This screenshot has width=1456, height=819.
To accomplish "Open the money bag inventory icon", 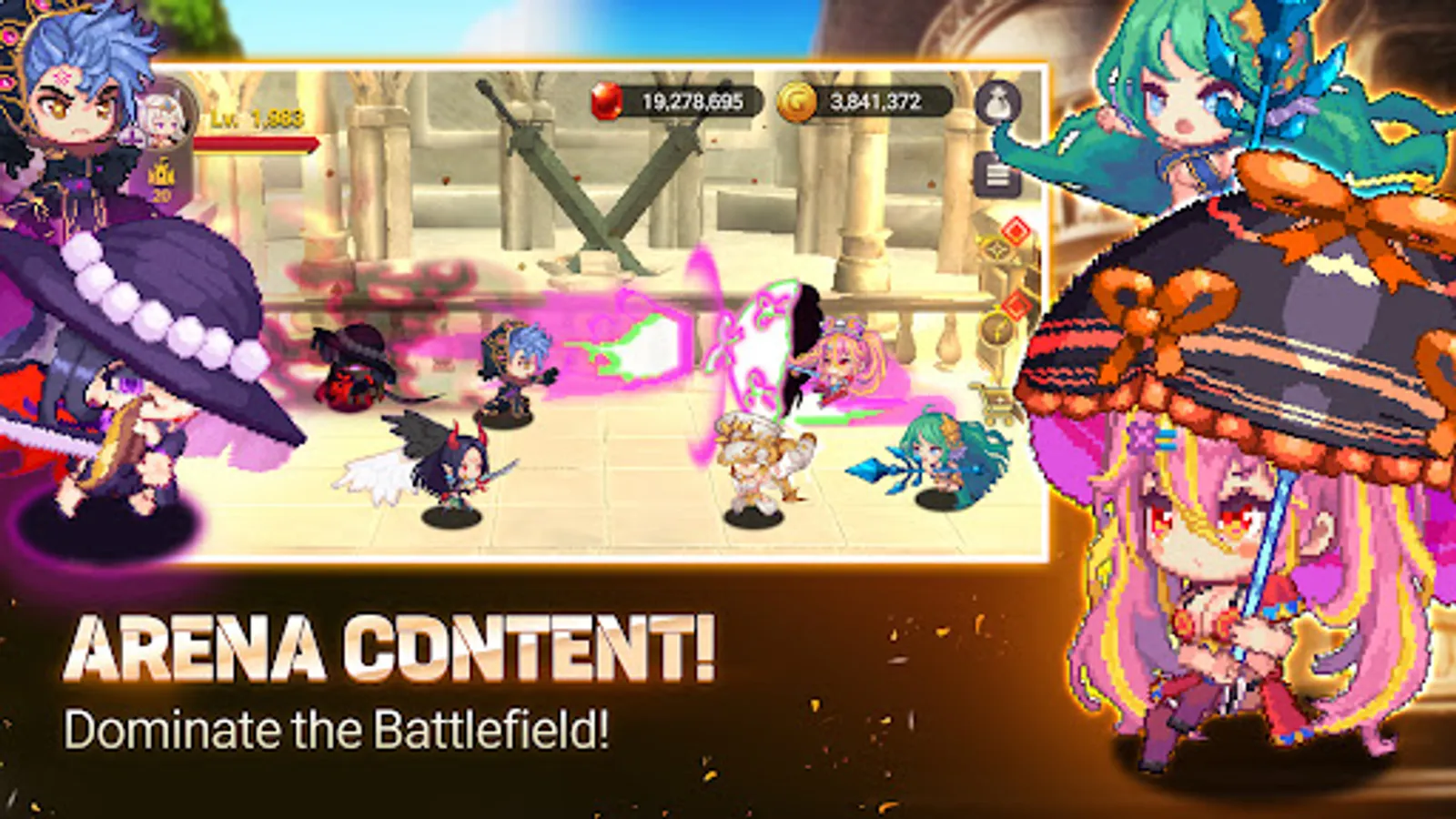I will (x=998, y=103).
